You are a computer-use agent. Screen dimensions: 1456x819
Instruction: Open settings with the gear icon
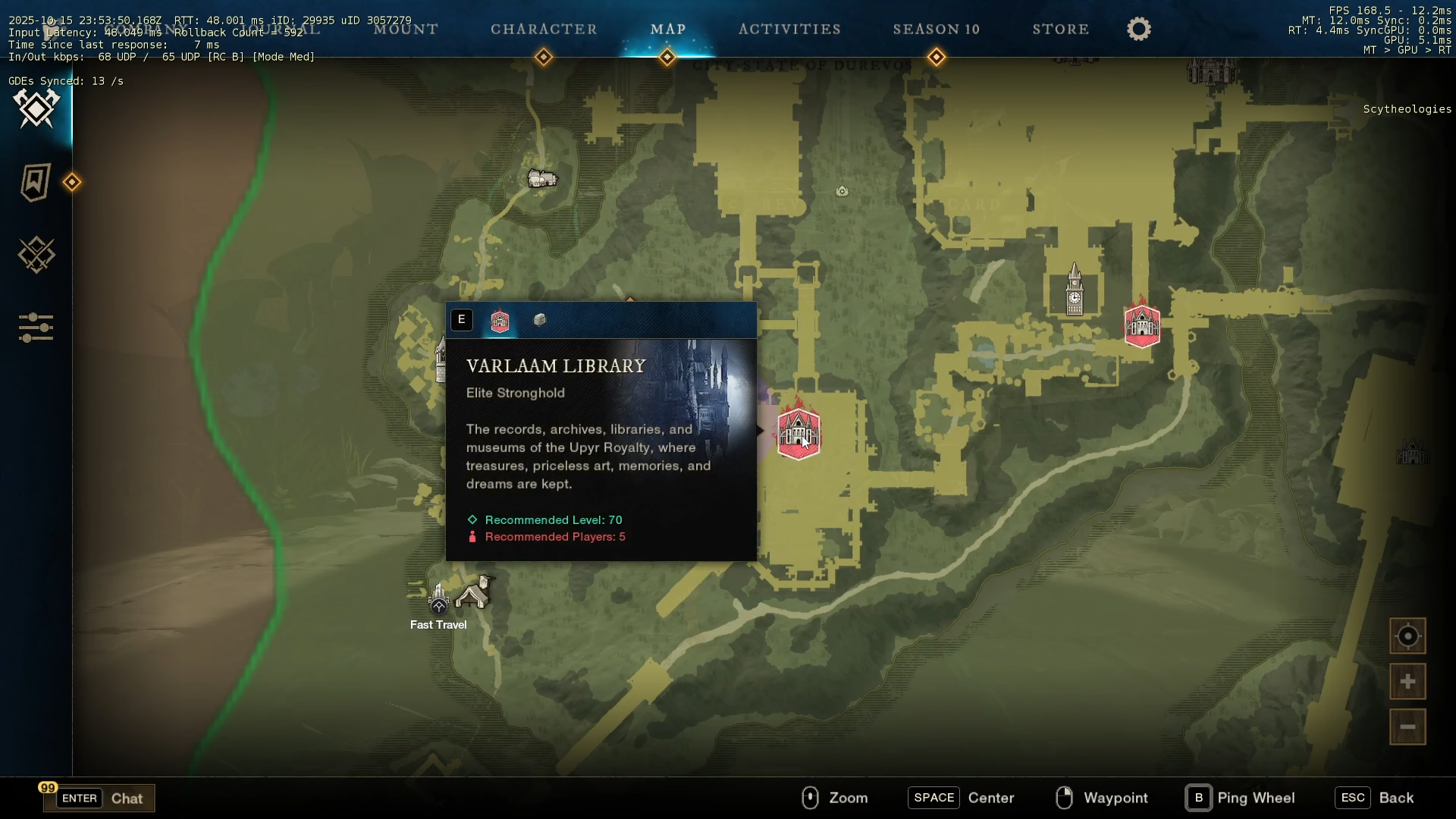coord(1138,30)
